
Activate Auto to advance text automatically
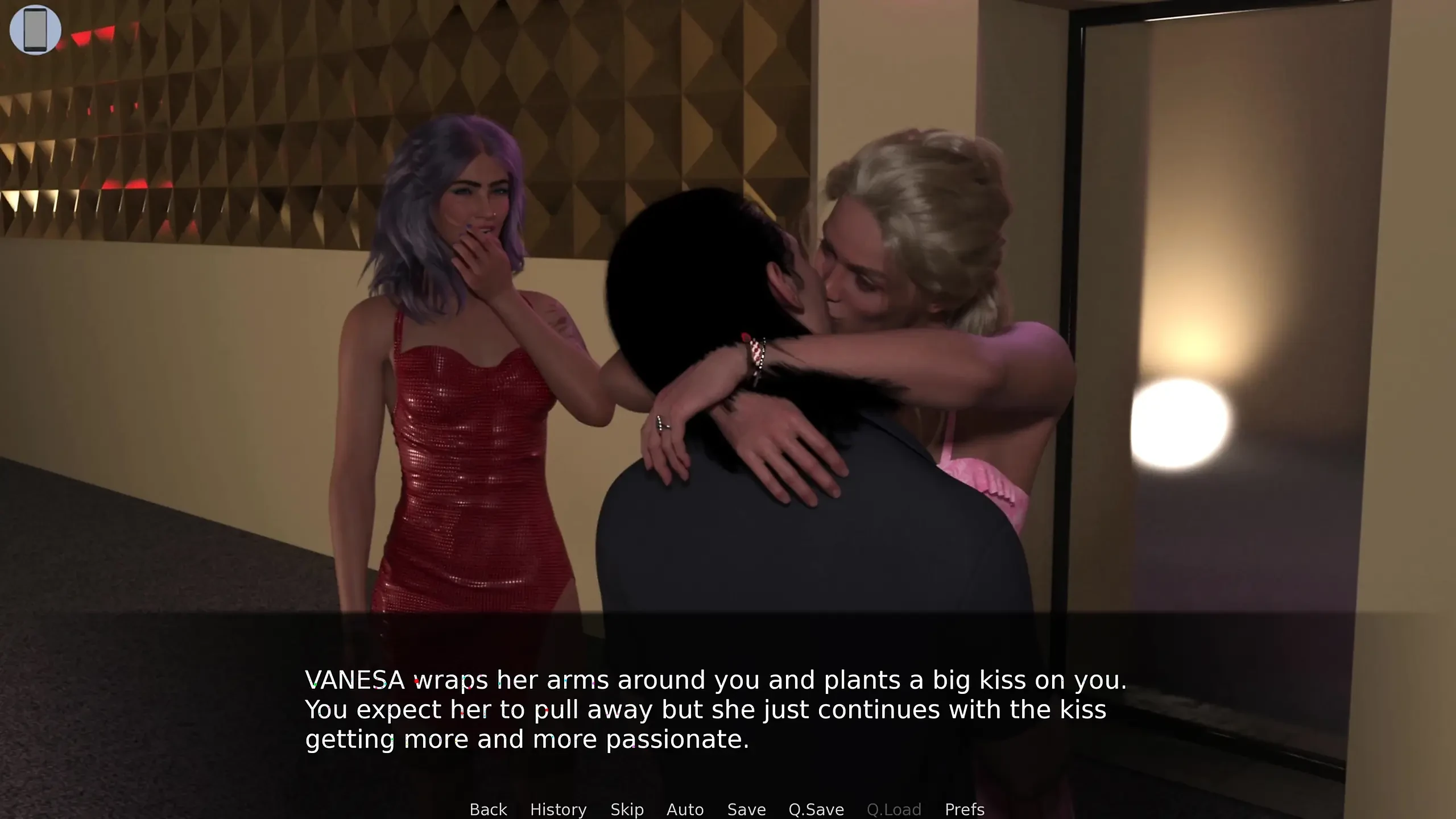(685, 809)
